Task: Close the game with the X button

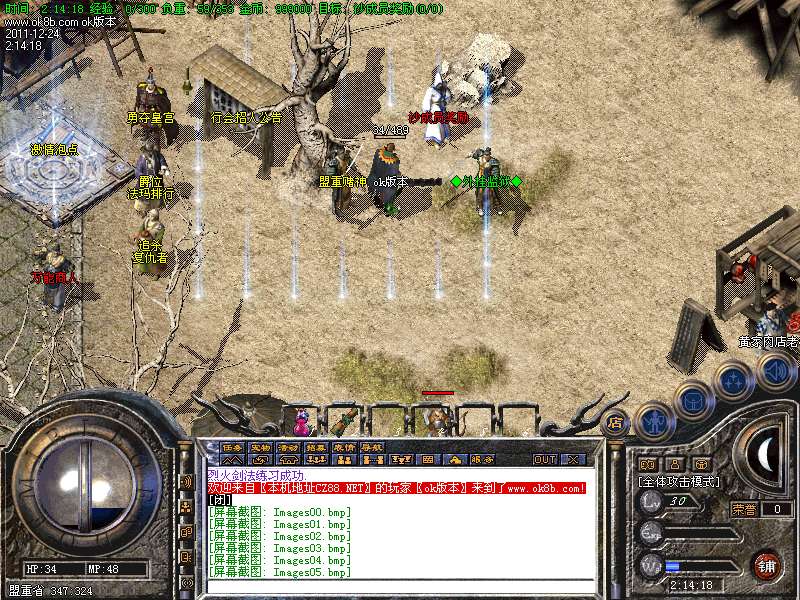Action: (x=573, y=460)
